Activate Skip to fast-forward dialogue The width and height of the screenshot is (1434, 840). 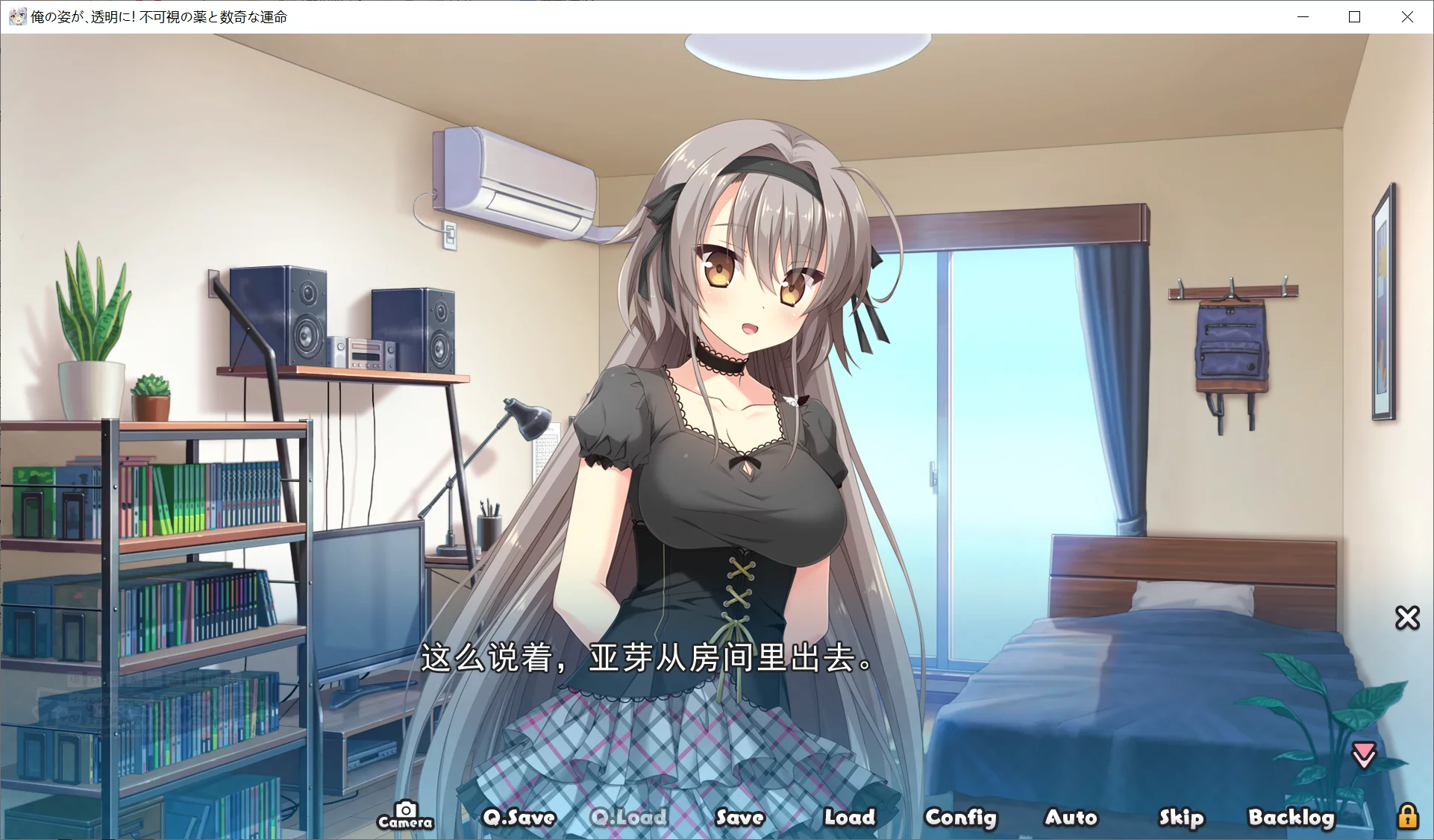1181,818
